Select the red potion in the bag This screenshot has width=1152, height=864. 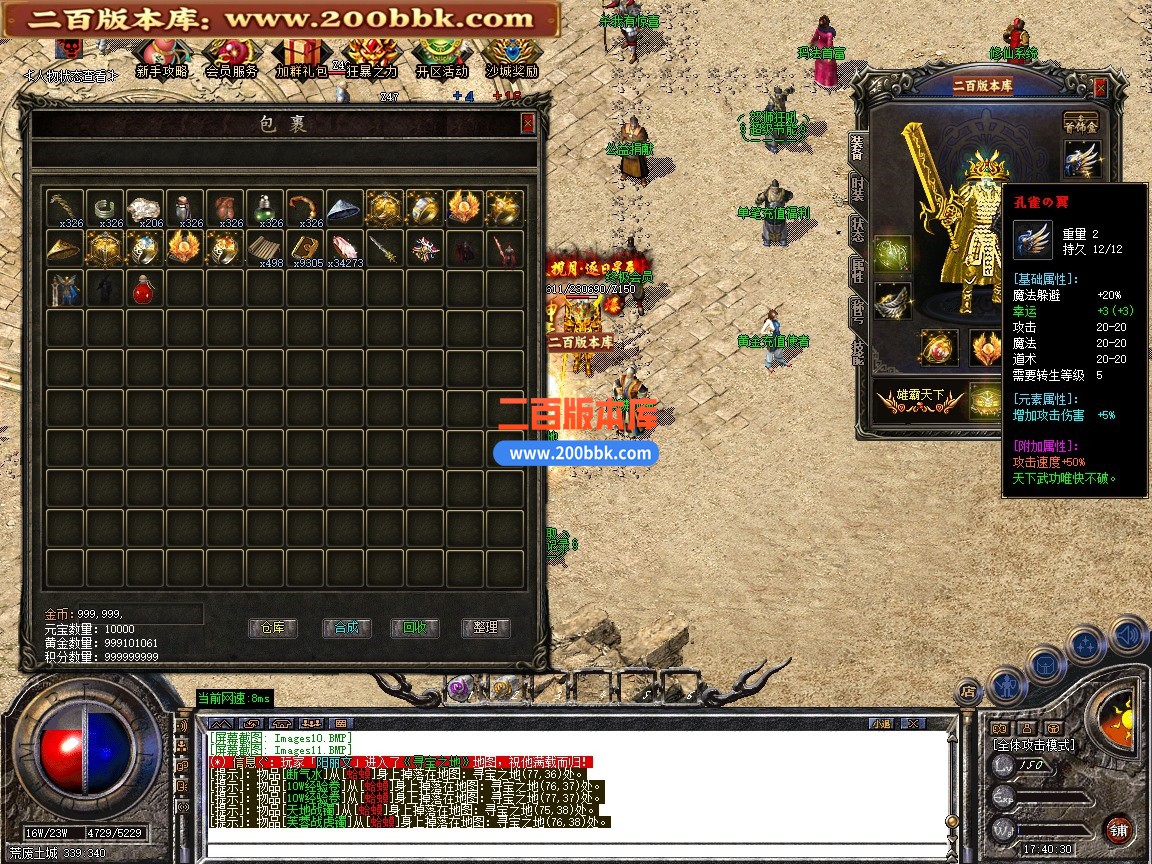143,288
